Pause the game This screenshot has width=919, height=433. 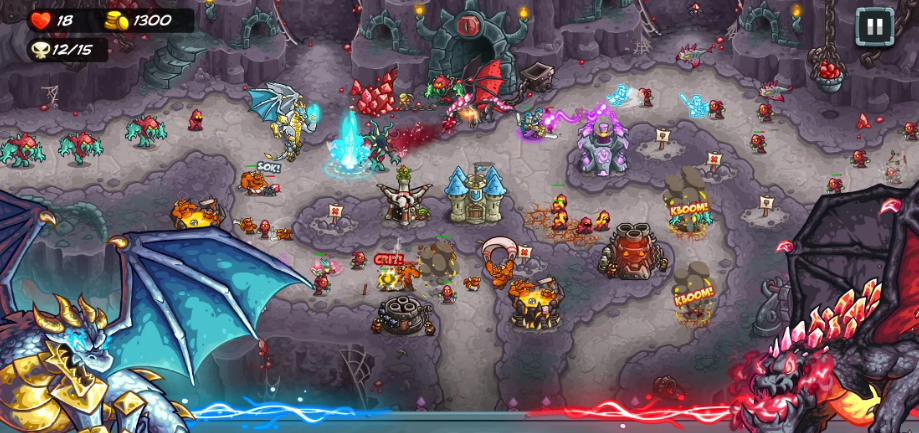click(x=874, y=26)
